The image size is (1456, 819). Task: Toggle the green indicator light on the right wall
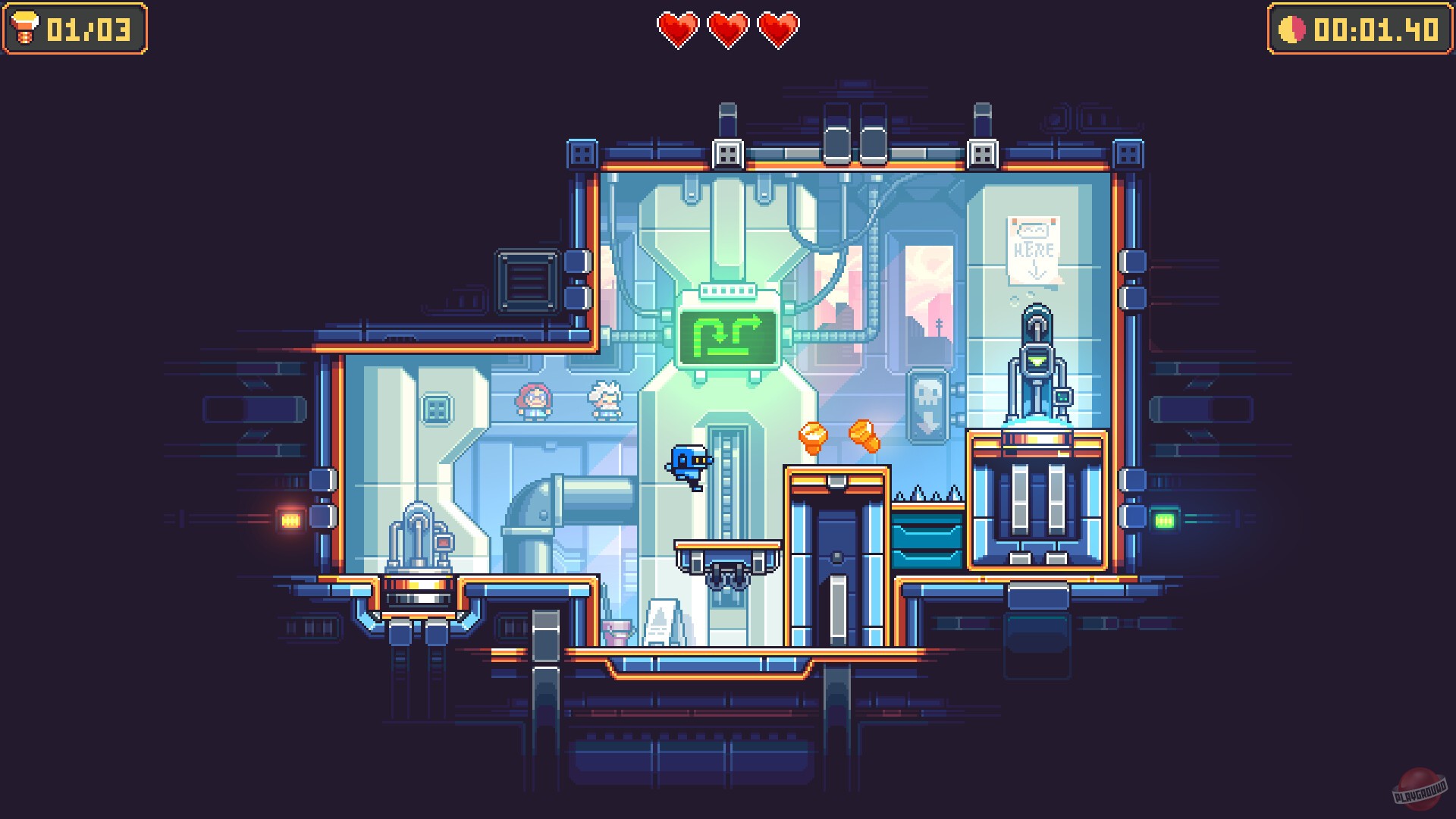pyautogui.click(x=1165, y=519)
